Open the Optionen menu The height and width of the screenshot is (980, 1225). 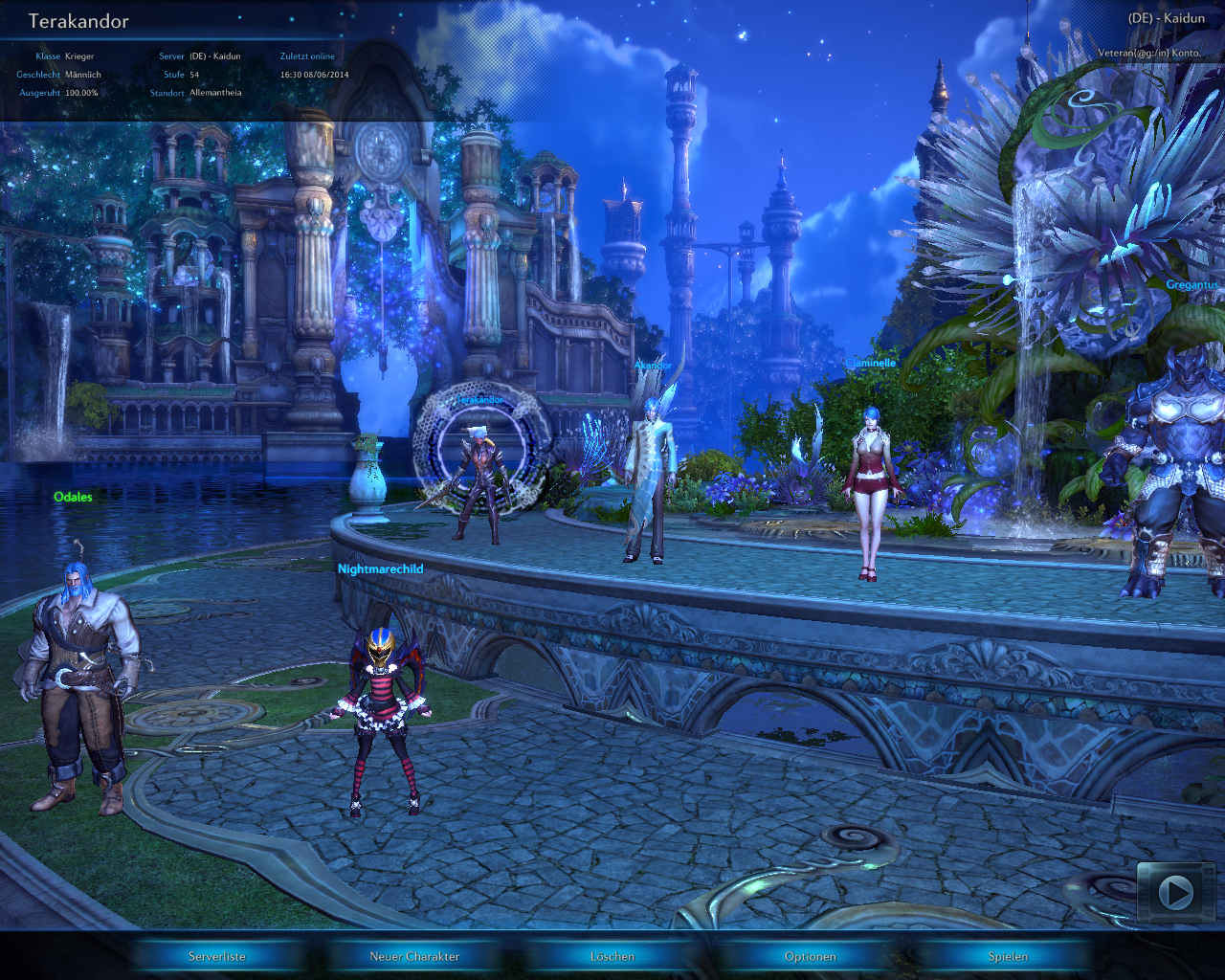[811, 956]
